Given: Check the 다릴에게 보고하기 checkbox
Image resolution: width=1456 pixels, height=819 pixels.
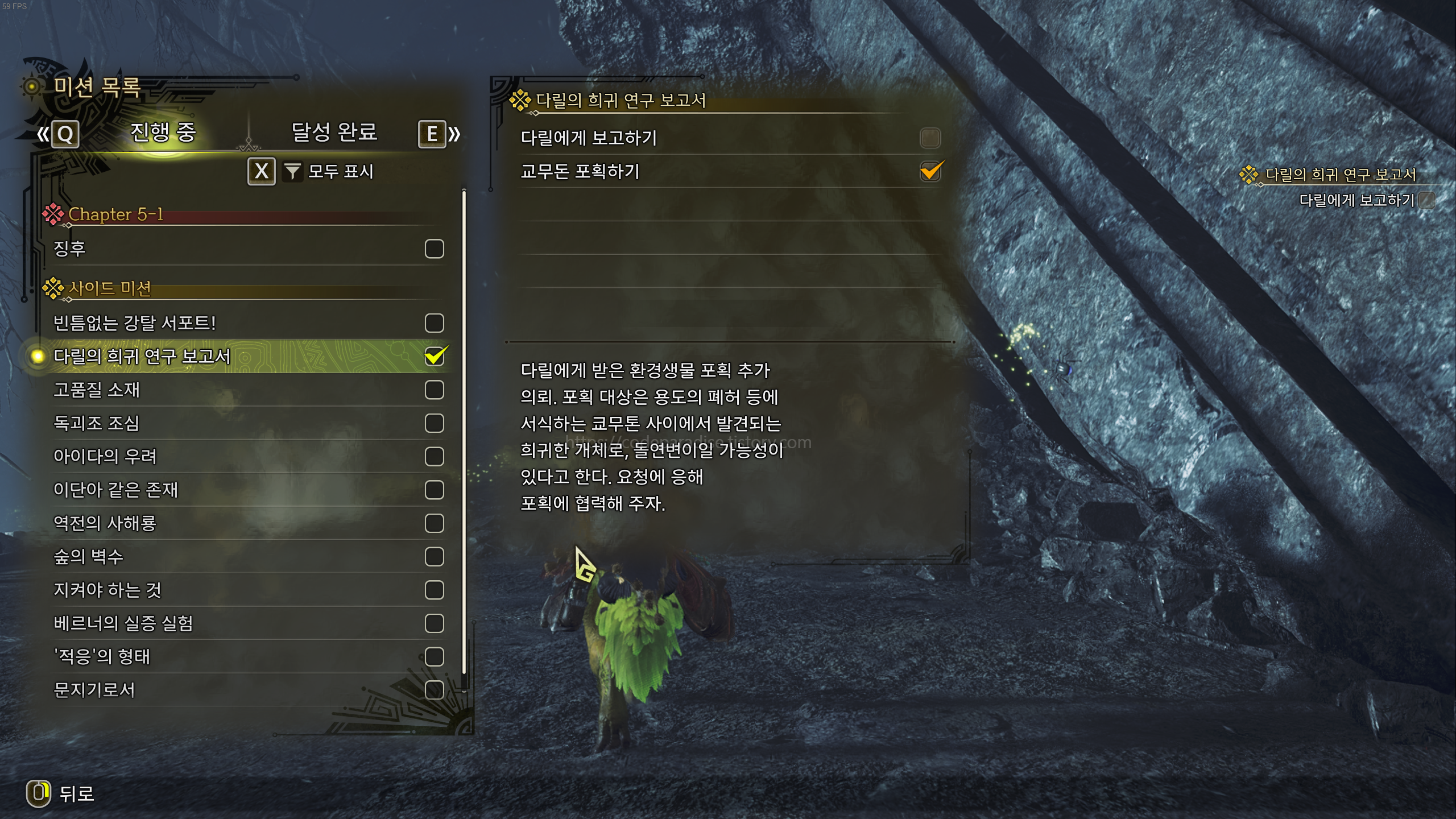Looking at the screenshot, I should tap(931, 138).
